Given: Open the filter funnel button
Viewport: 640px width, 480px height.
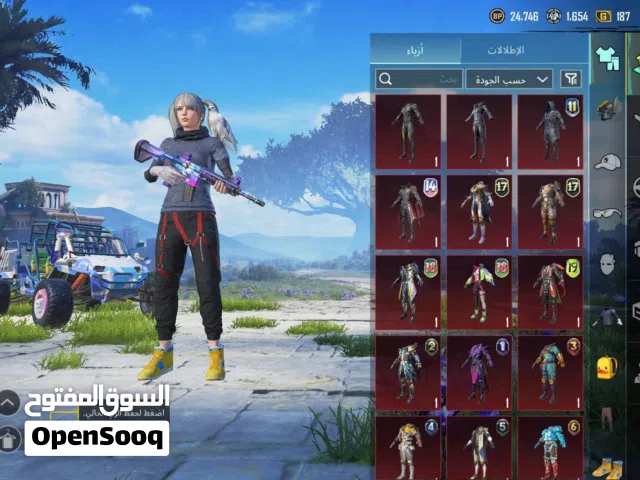Looking at the screenshot, I should tap(571, 78).
